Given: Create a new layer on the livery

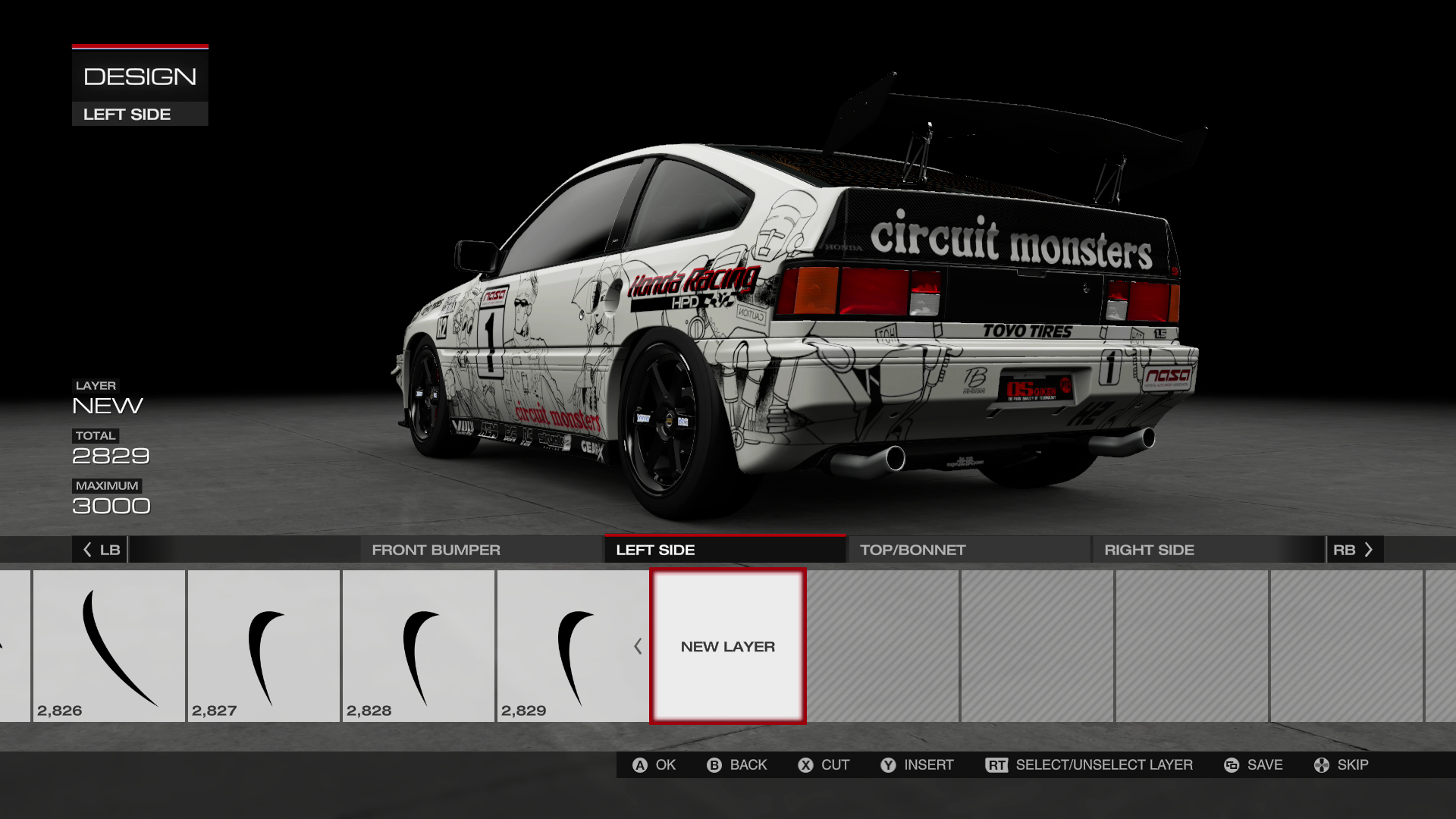Looking at the screenshot, I should click(x=728, y=646).
